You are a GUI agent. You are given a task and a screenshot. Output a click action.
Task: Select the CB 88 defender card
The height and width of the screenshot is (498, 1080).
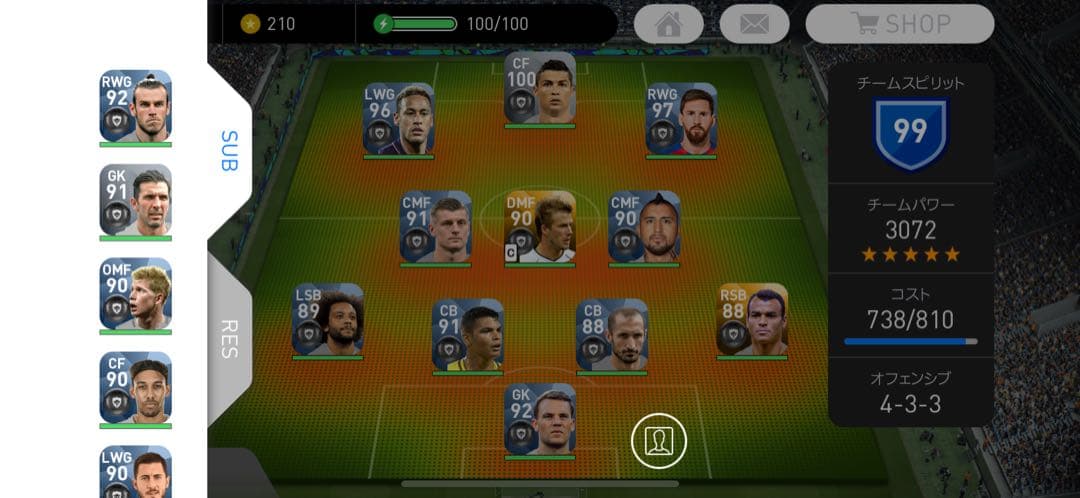coord(611,335)
